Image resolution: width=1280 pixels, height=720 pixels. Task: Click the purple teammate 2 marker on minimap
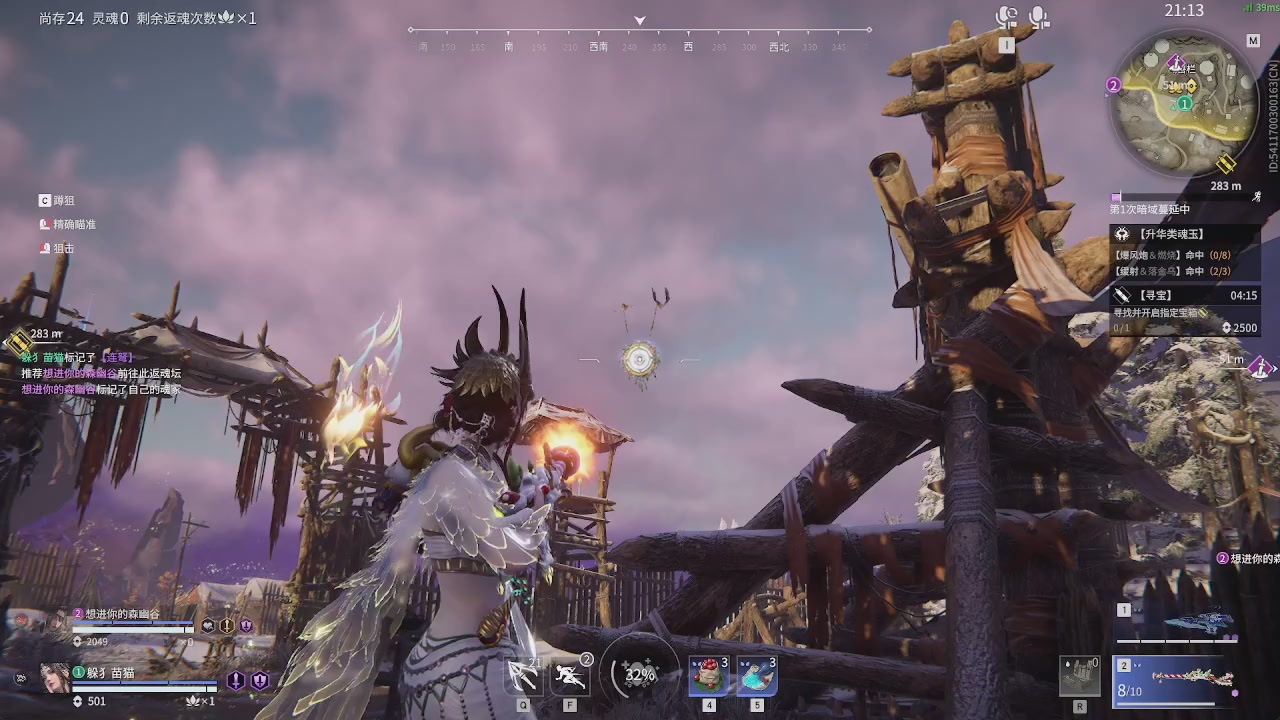1114,86
